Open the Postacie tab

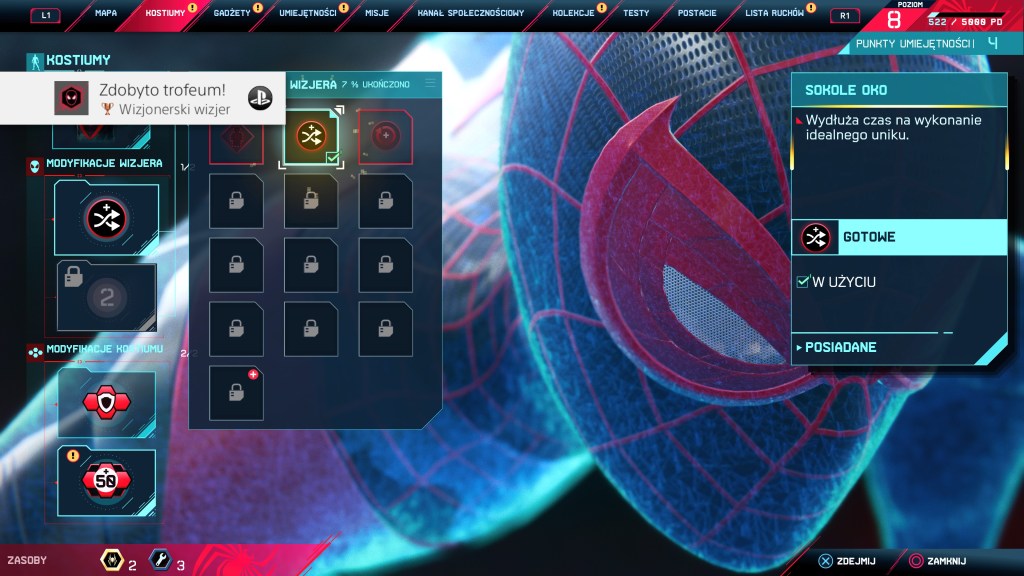click(696, 13)
